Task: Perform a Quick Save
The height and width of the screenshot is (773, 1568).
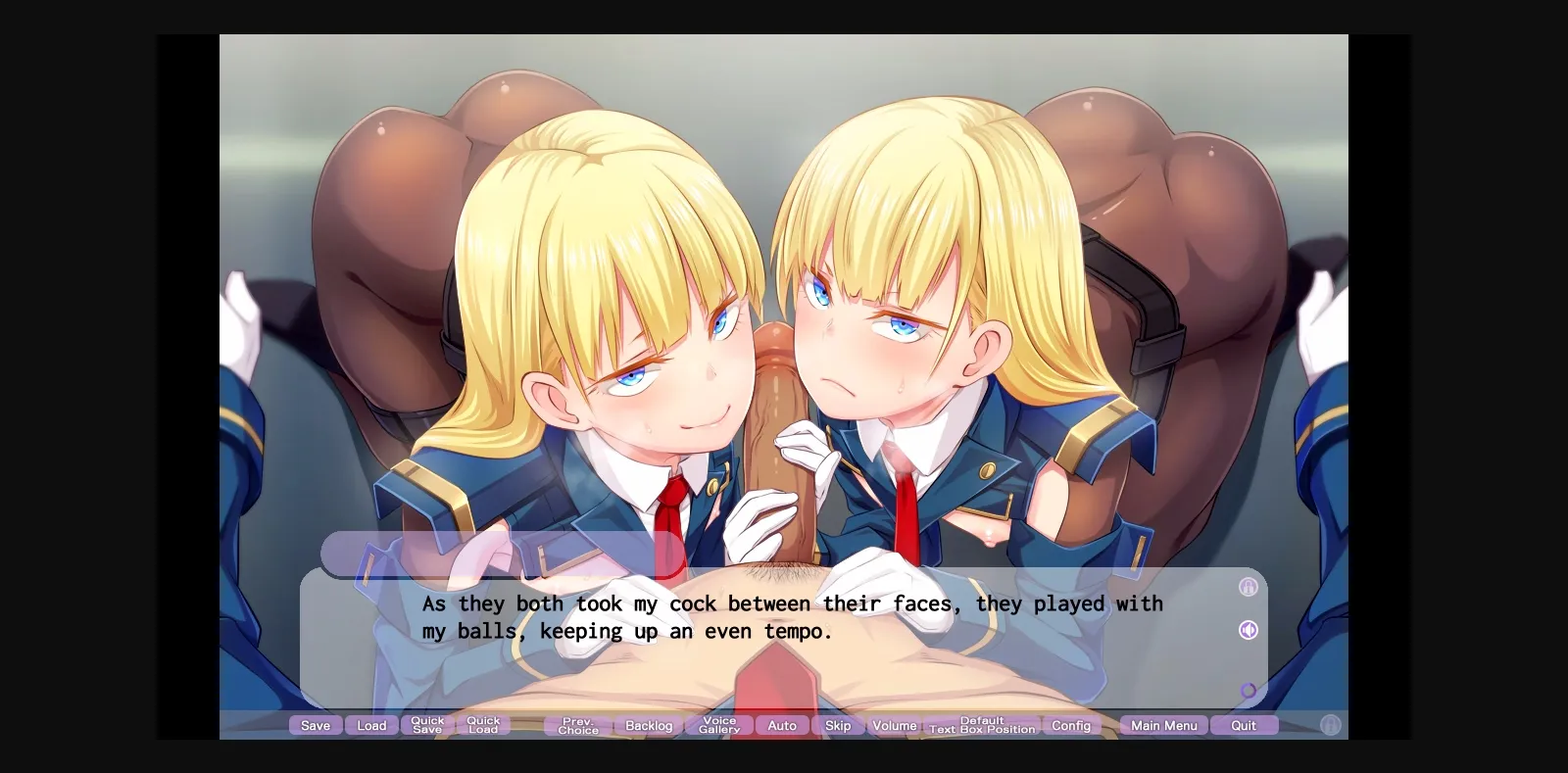Action: pyautogui.click(x=427, y=725)
